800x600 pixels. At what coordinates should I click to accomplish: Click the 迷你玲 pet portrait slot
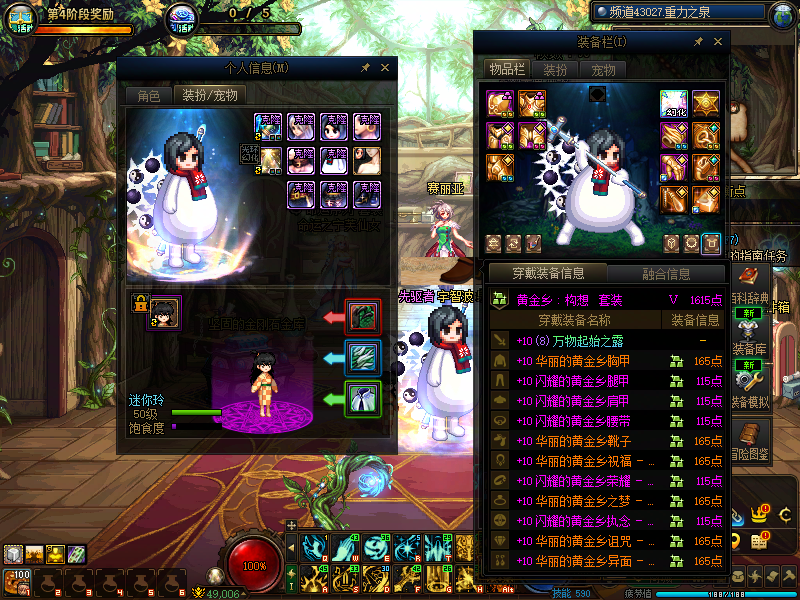pyautogui.click(x=165, y=313)
